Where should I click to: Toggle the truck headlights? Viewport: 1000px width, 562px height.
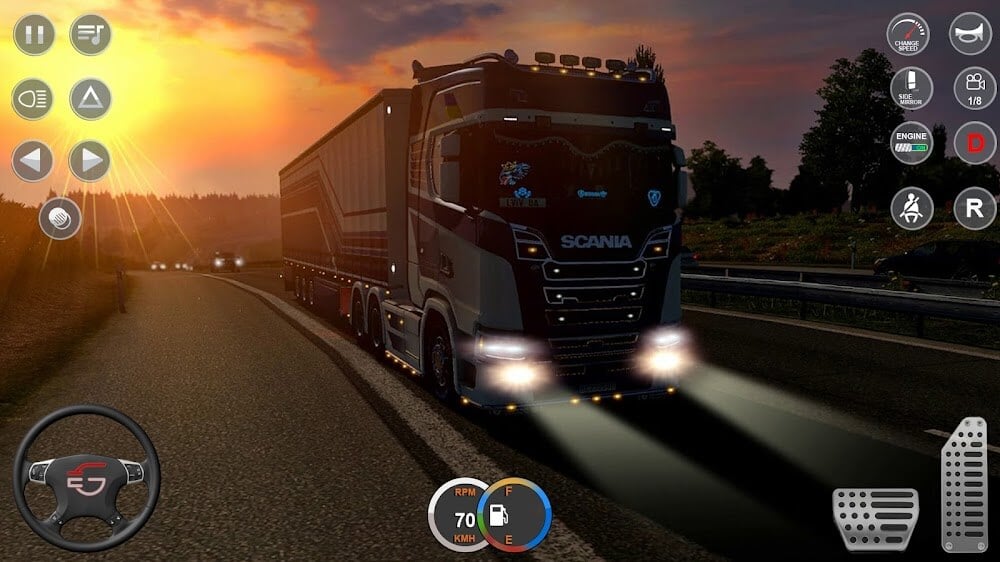(33, 99)
